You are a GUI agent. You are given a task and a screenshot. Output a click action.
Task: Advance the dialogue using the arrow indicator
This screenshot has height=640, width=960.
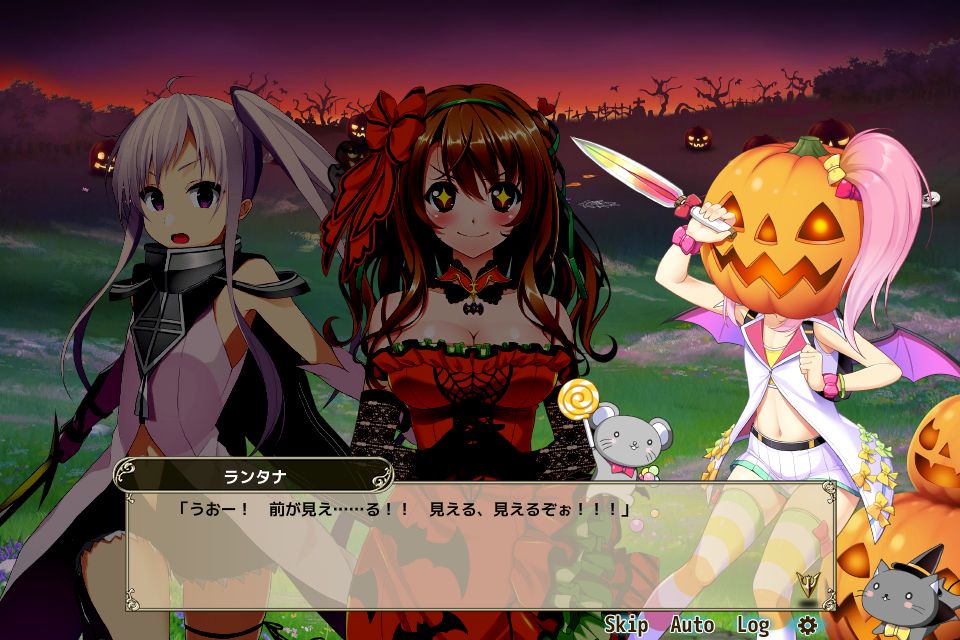803,583
